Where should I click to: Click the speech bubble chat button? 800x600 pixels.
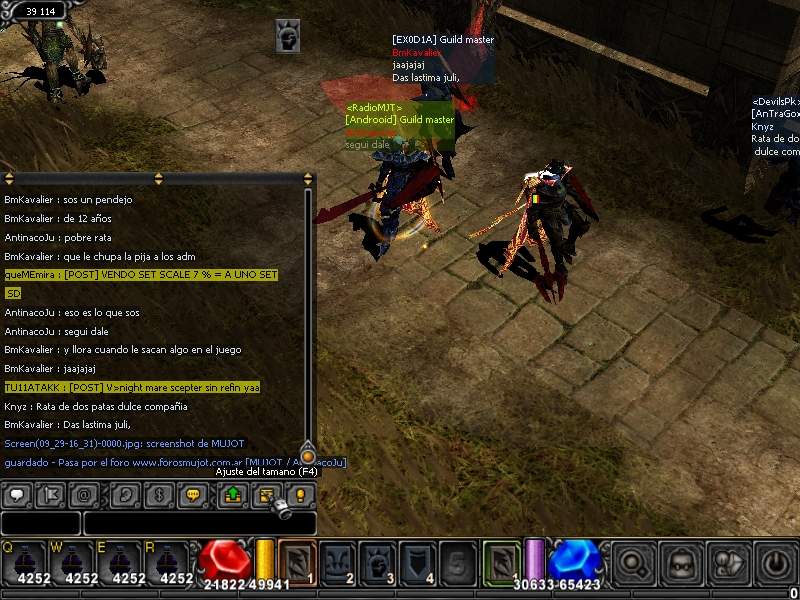pyautogui.click(x=17, y=495)
